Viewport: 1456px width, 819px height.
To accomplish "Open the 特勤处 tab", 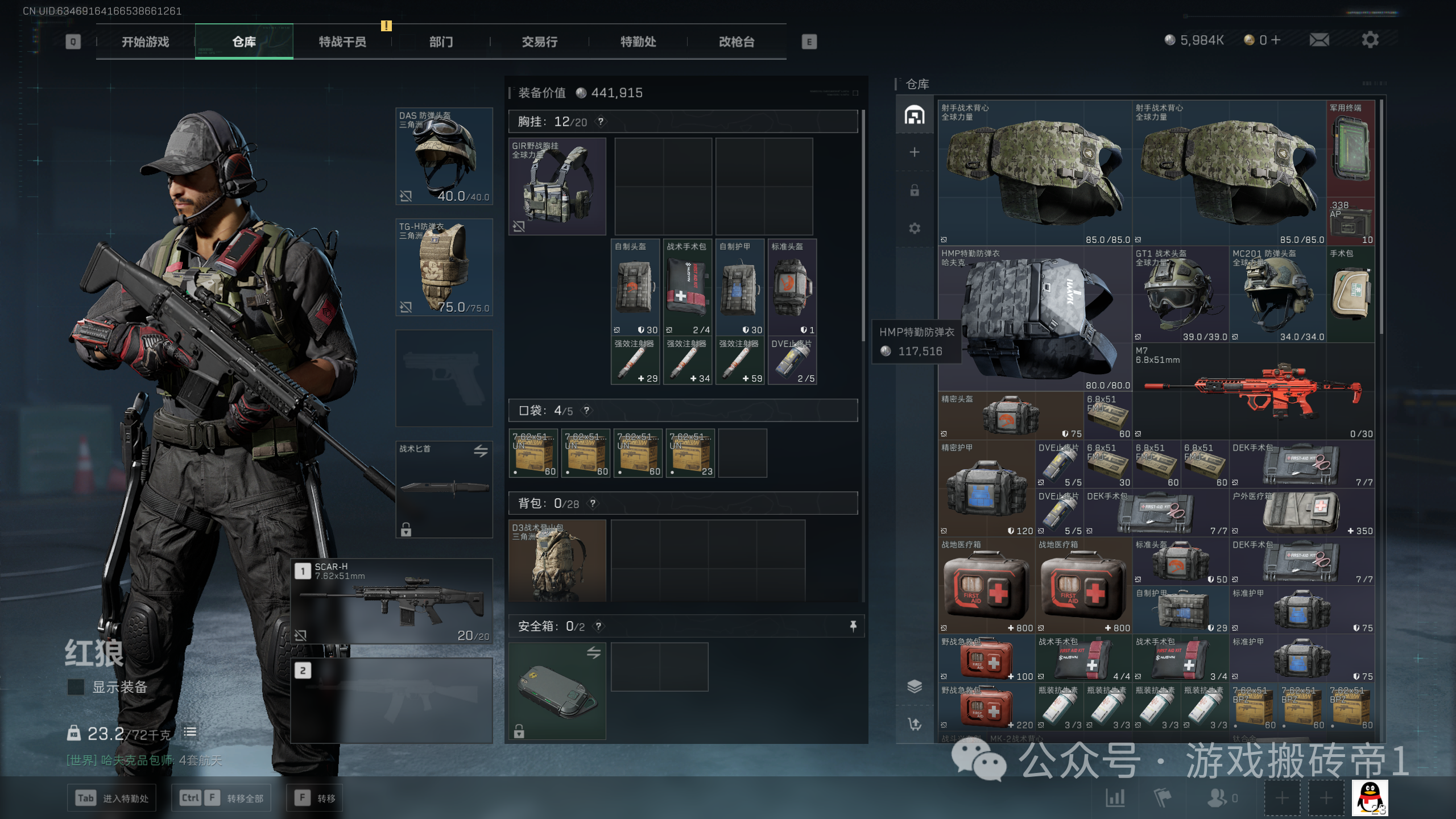I will 638,42.
